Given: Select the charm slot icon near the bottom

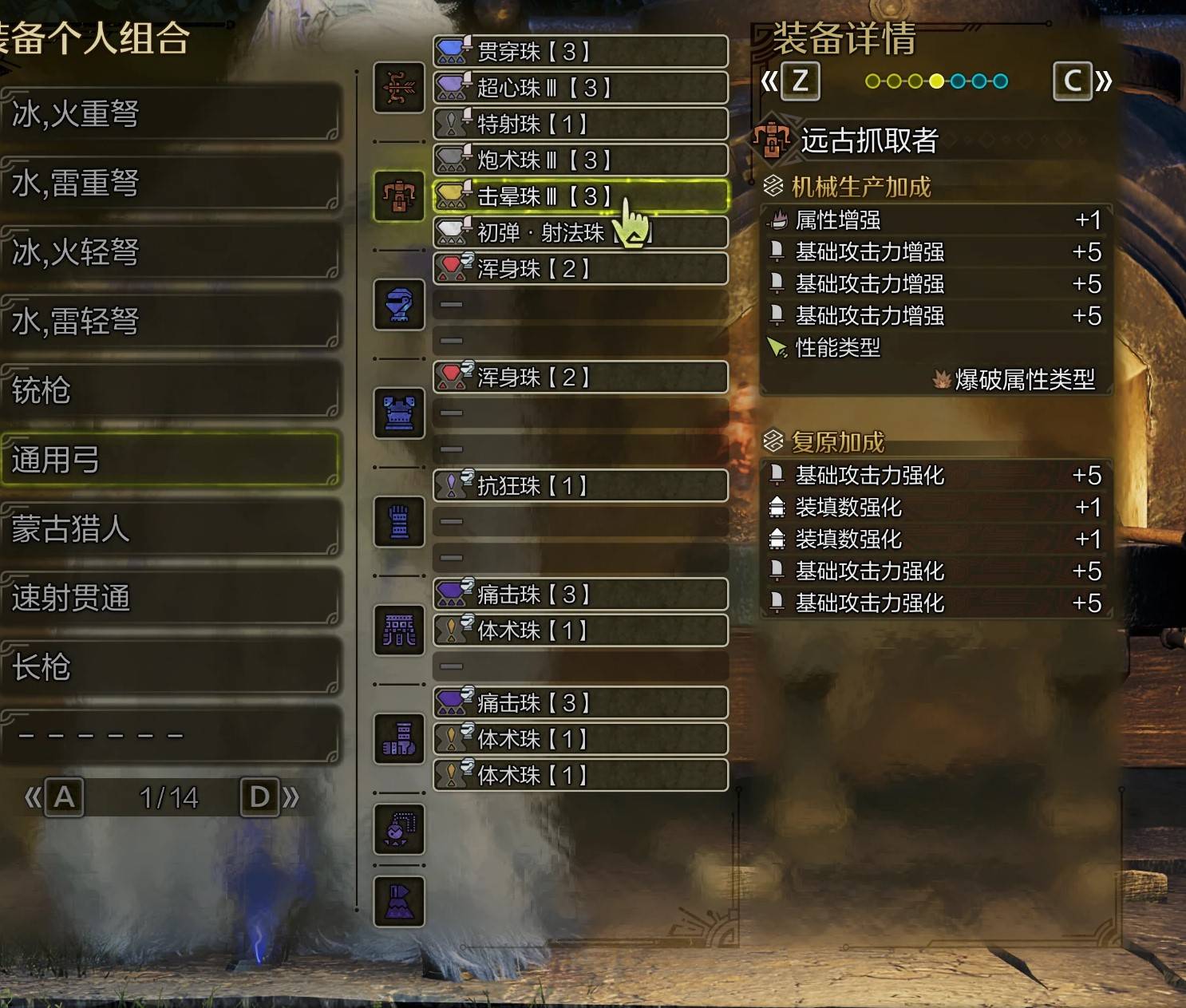Looking at the screenshot, I should [398, 828].
